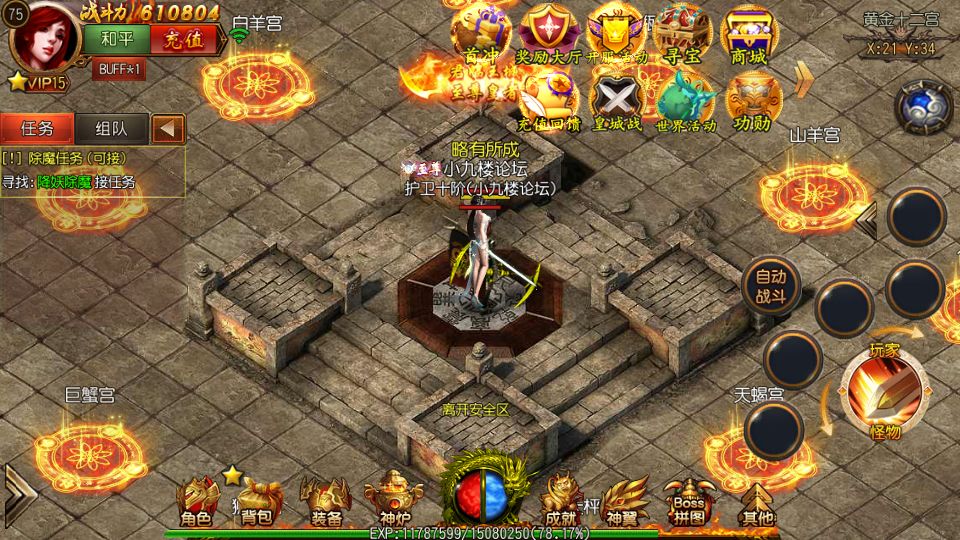Collapse the quest panel with the arrow button
The height and width of the screenshot is (540, 960).
click(x=168, y=128)
